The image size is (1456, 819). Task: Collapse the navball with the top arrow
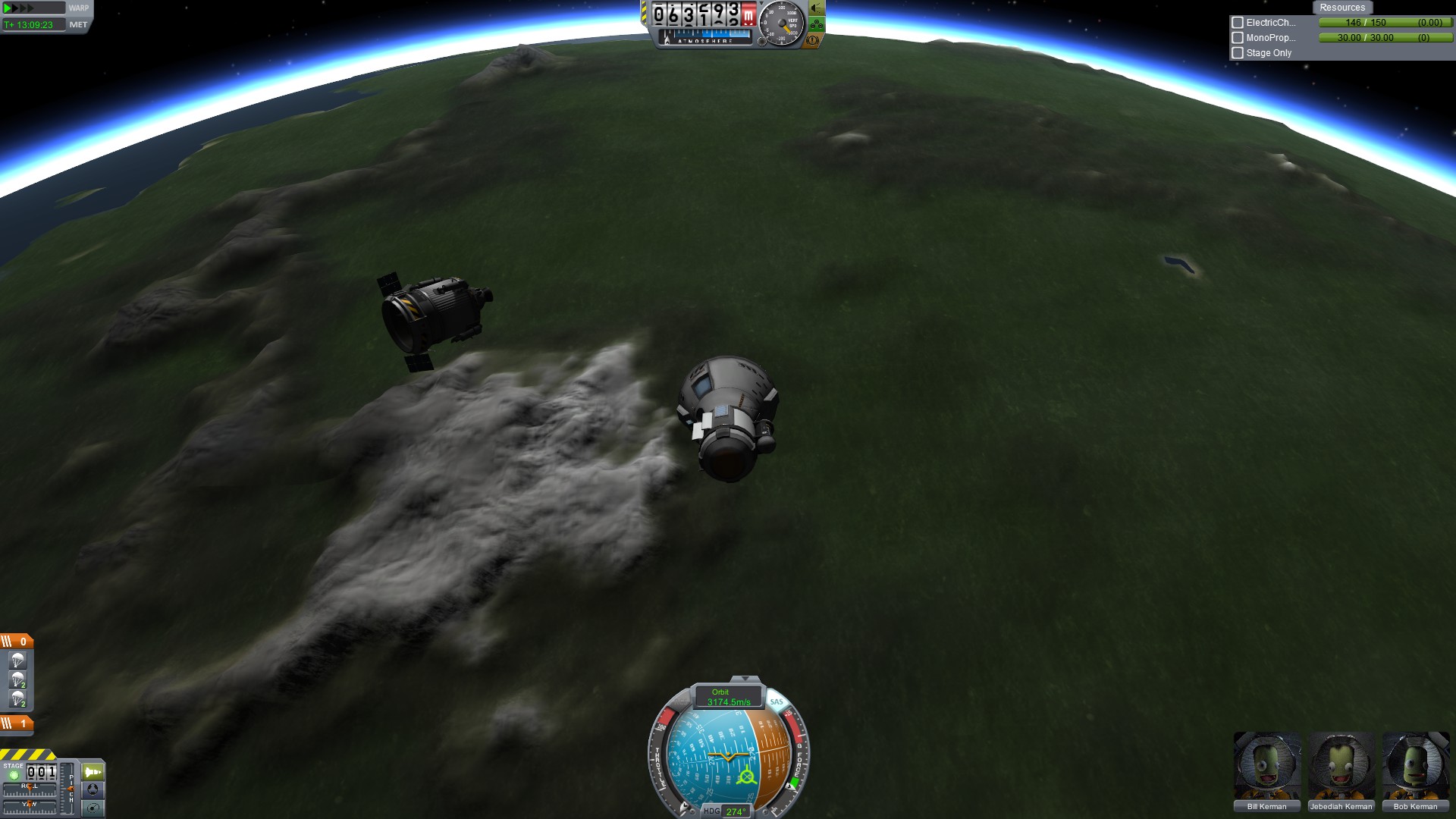[x=745, y=679]
